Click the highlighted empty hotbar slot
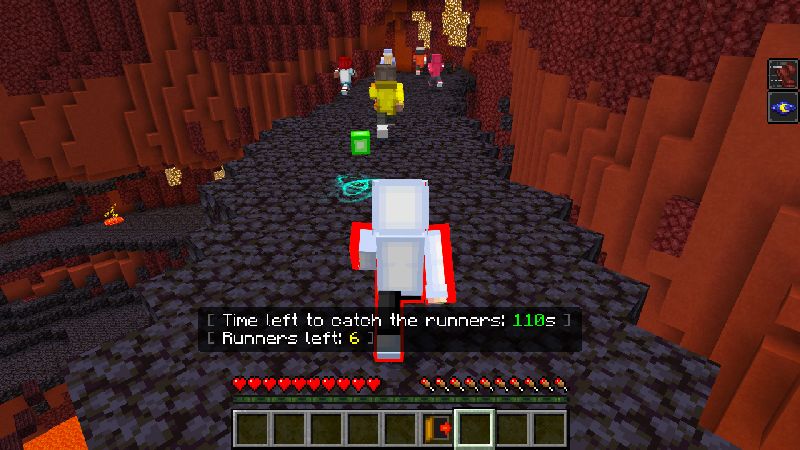Image resolution: width=800 pixels, height=450 pixels. (473, 428)
